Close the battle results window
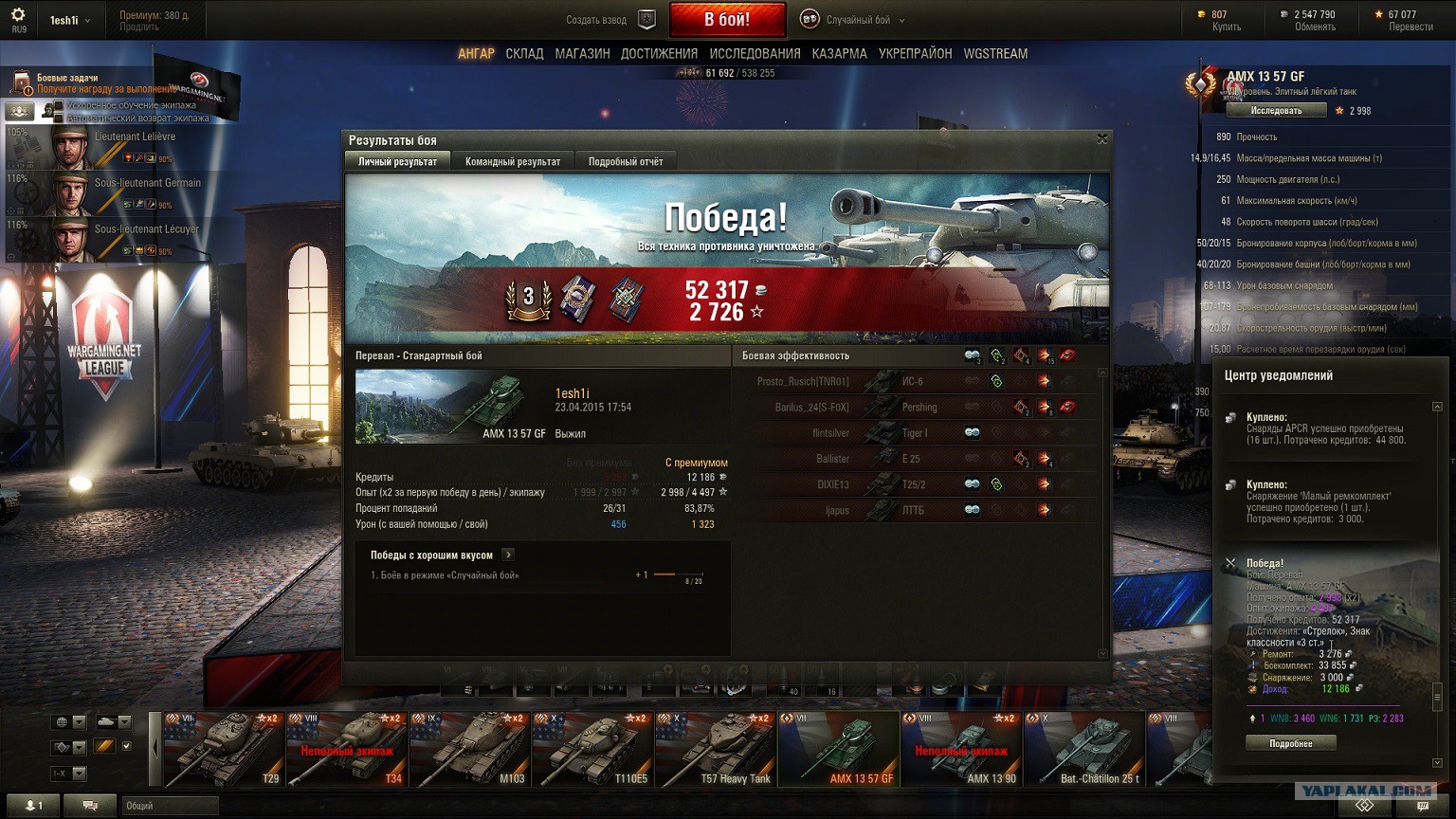Viewport: 1456px width, 819px height. click(1101, 139)
